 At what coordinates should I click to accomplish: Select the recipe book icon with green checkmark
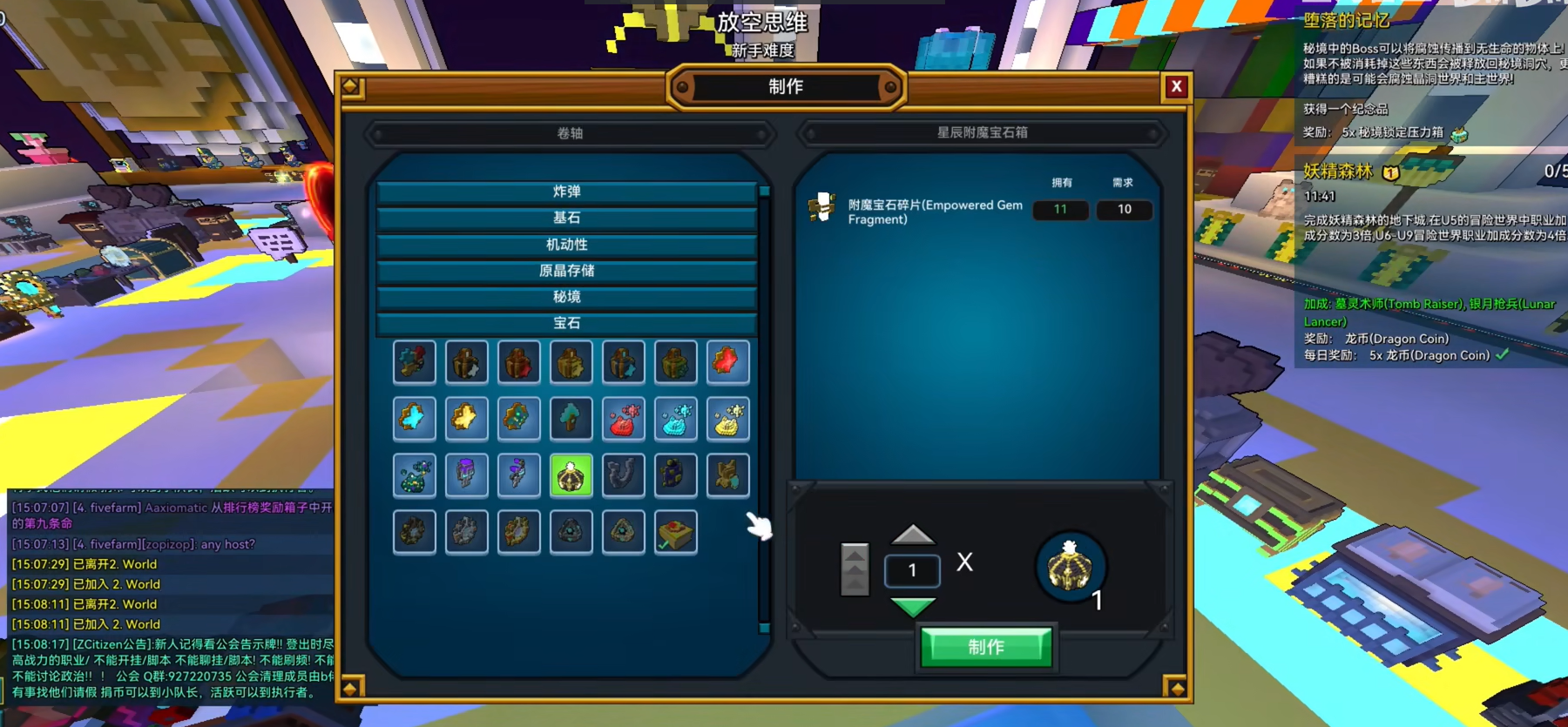(x=676, y=532)
